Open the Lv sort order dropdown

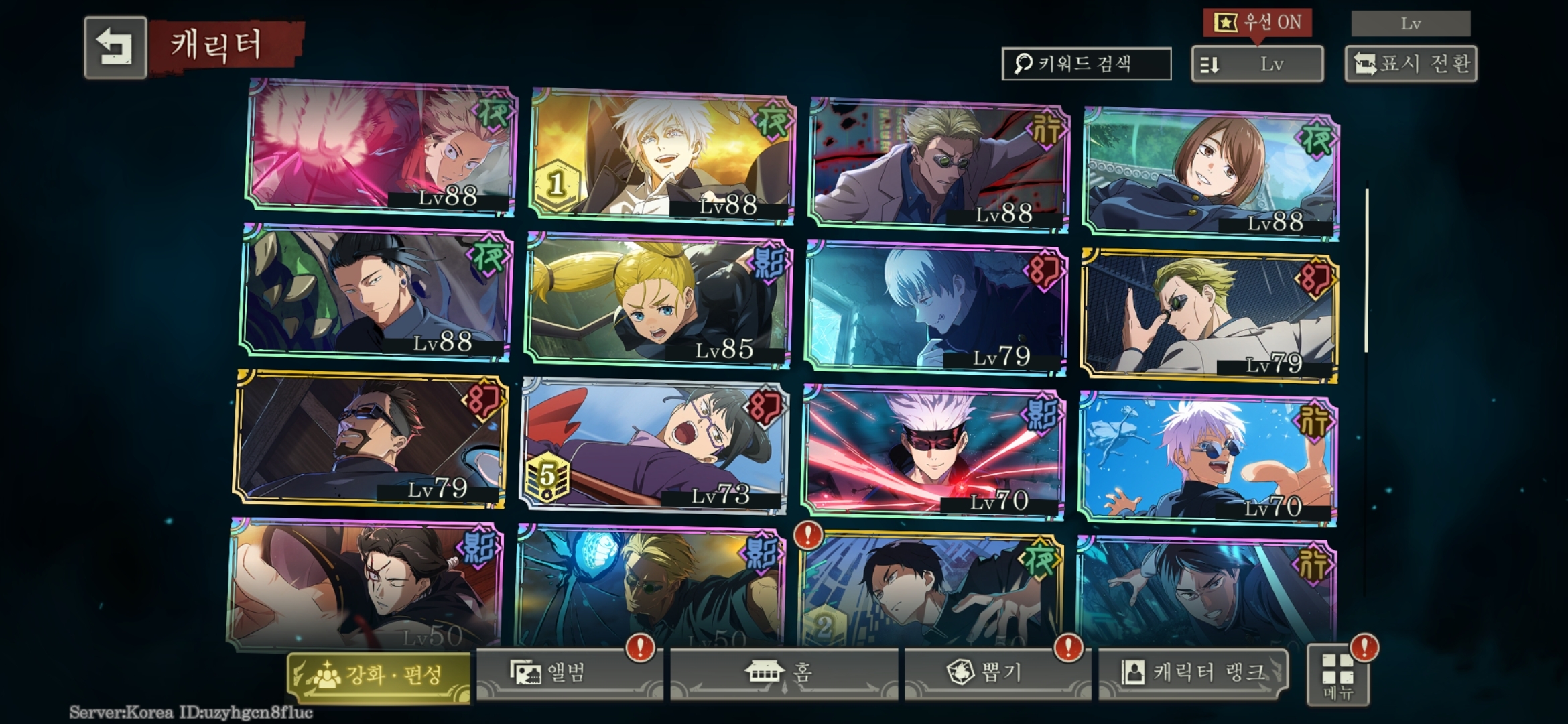click(1257, 64)
